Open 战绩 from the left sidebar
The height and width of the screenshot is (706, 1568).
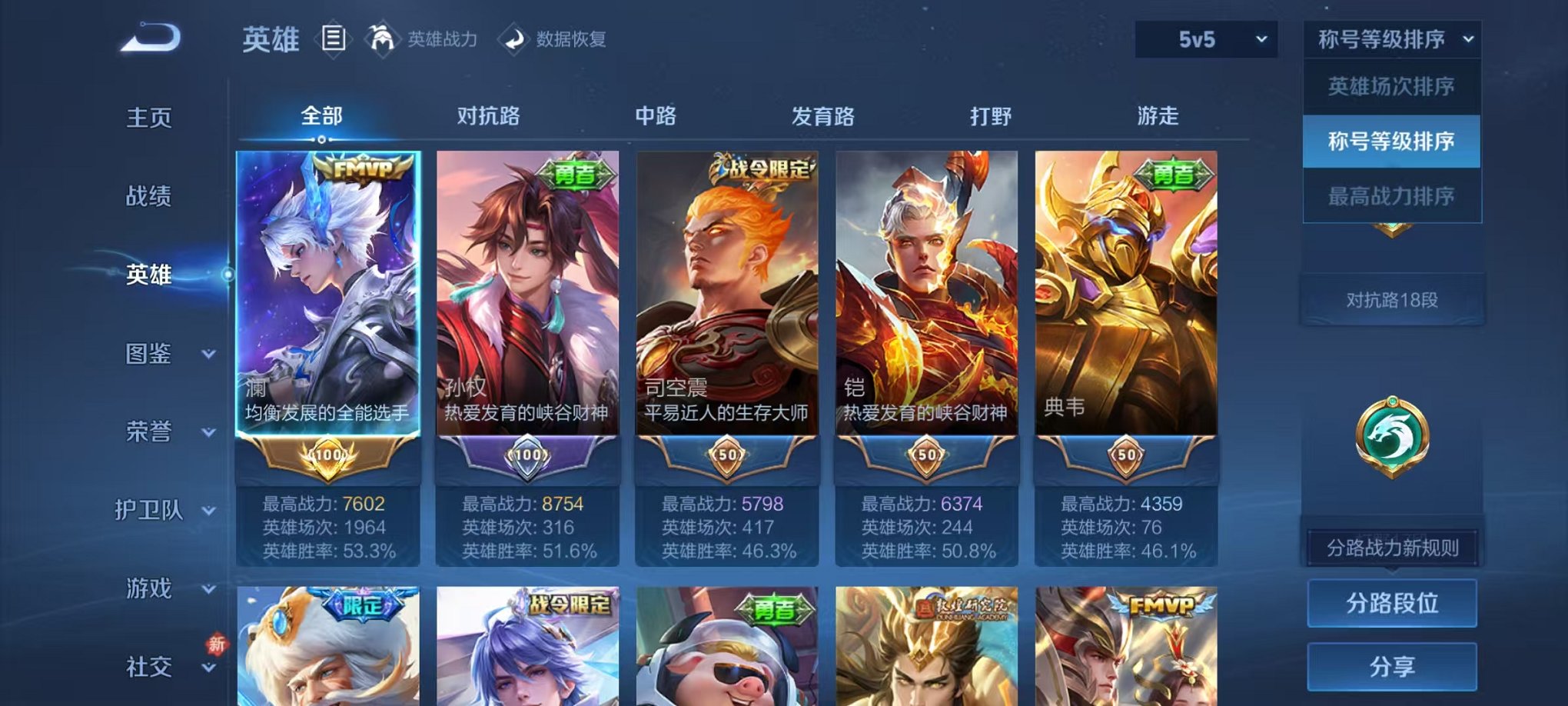tap(150, 197)
